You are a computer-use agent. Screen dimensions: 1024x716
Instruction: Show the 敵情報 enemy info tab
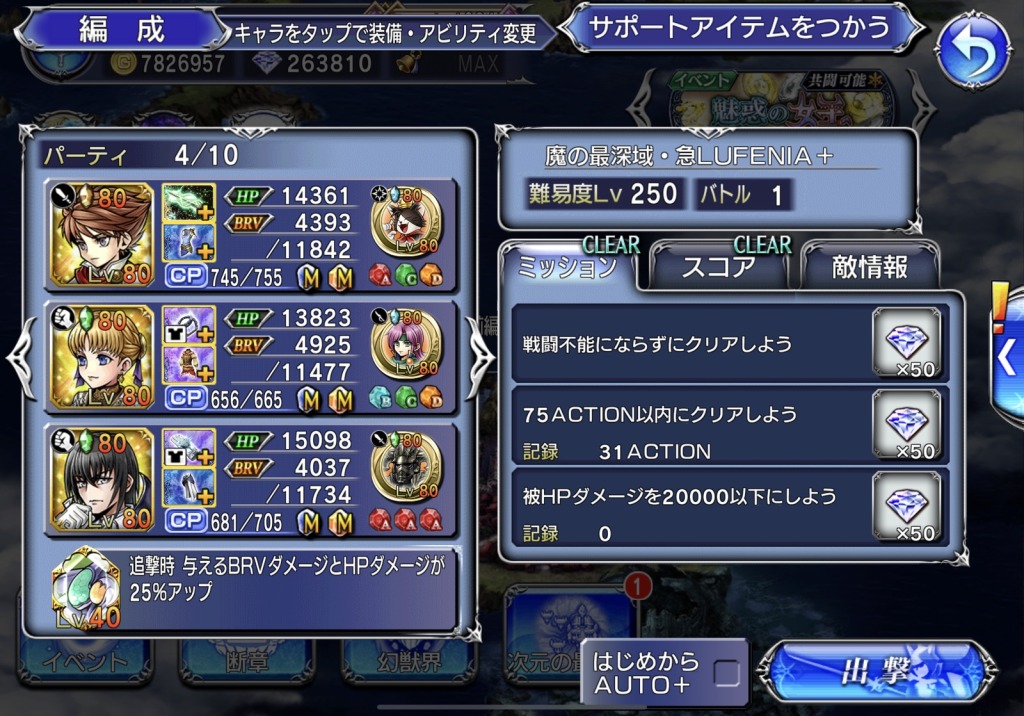[870, 267]
